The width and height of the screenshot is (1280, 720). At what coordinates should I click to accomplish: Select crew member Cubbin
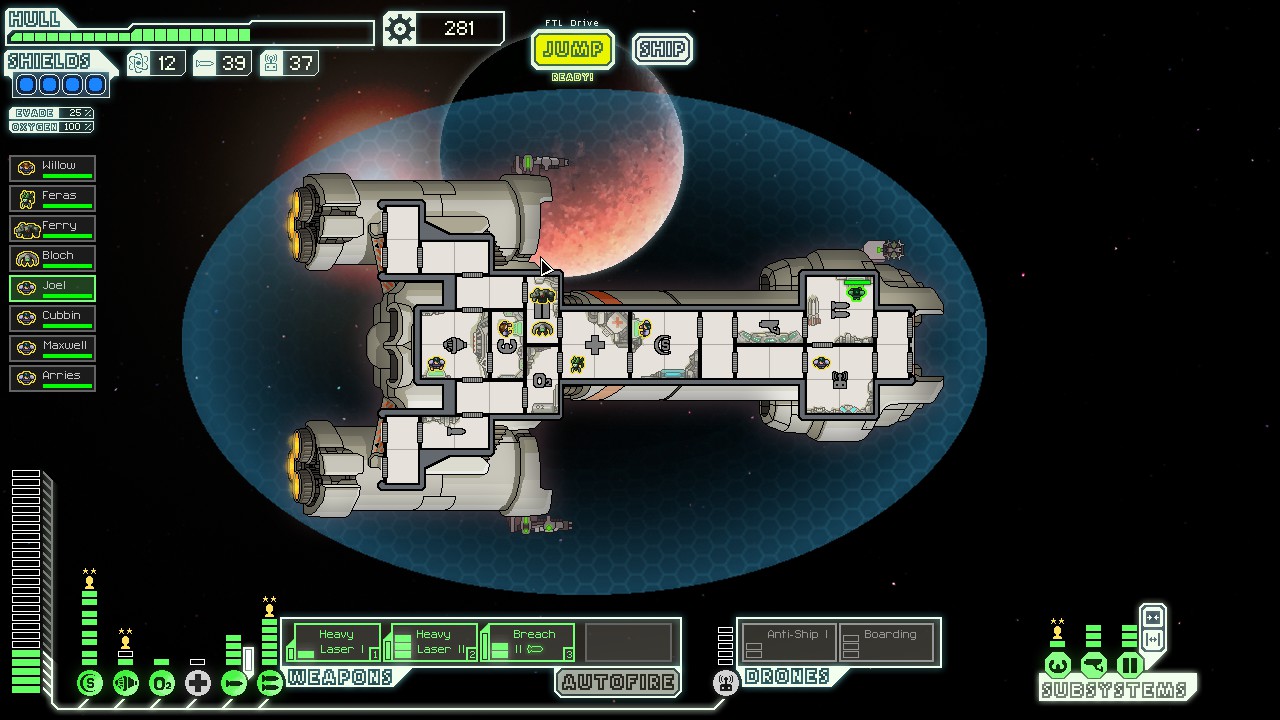point(53,317)
